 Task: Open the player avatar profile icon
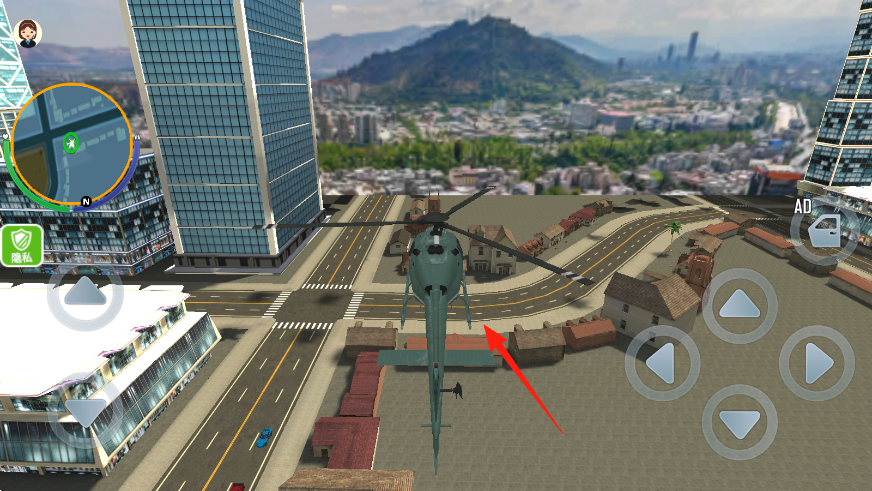click(x=28, y=33)
